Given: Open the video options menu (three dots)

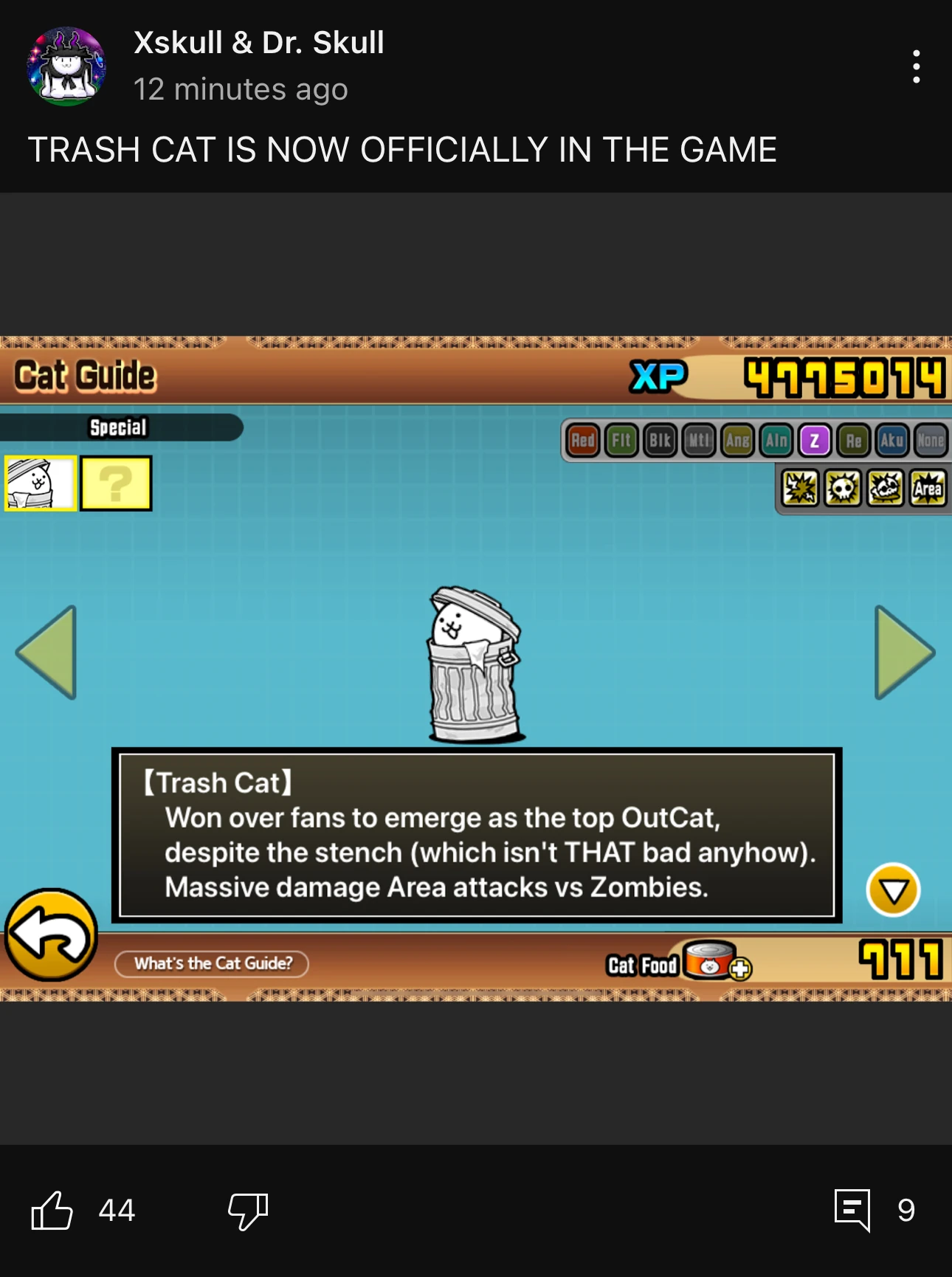Looking at the screenshot, I should click(x=915, y=66).
